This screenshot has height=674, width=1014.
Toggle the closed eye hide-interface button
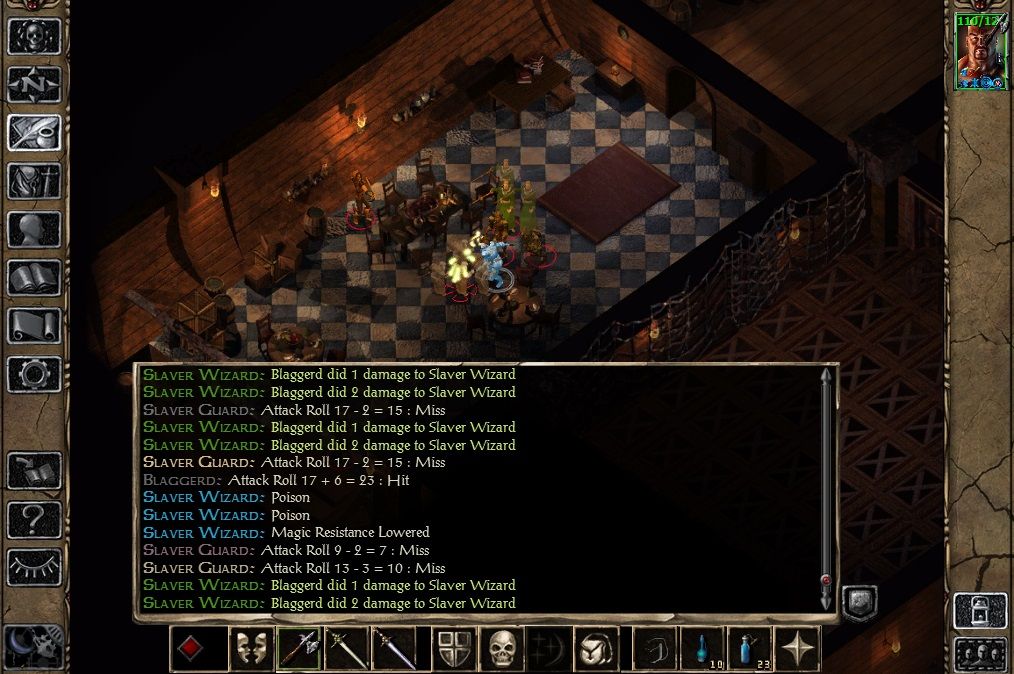[34, 567]
